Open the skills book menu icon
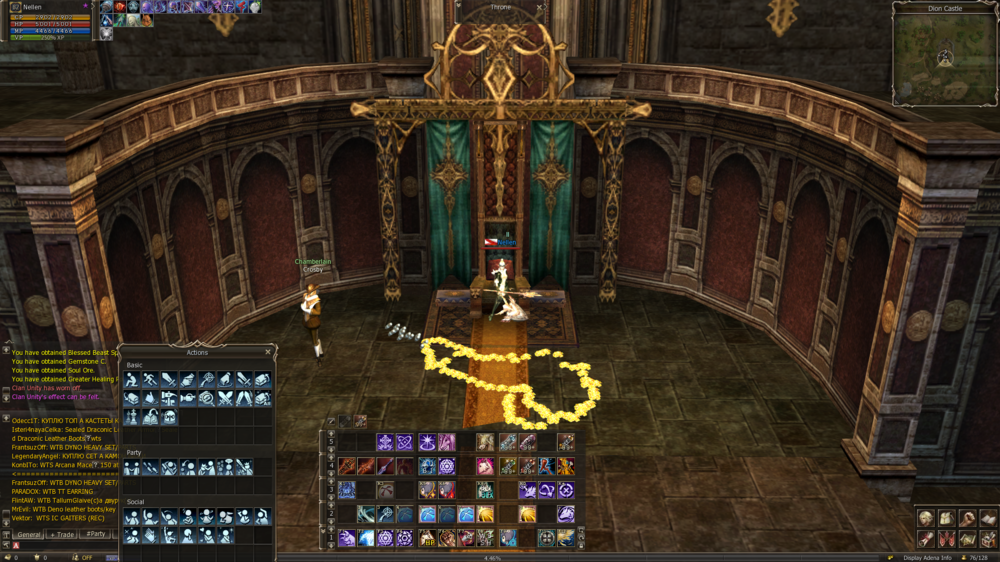The height and width of the screenshot is (562, 1000). [988, 518]
